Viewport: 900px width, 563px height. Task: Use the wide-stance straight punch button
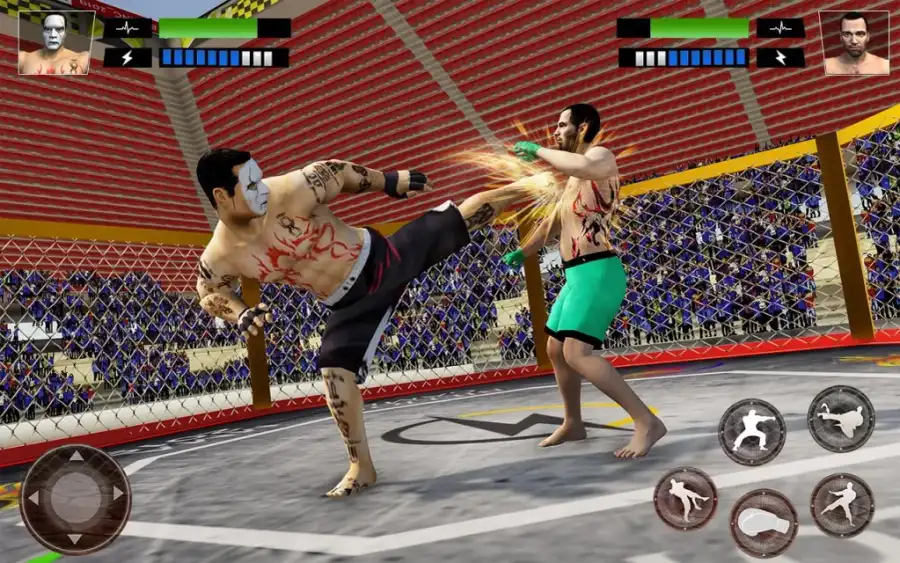coord(751,431)
